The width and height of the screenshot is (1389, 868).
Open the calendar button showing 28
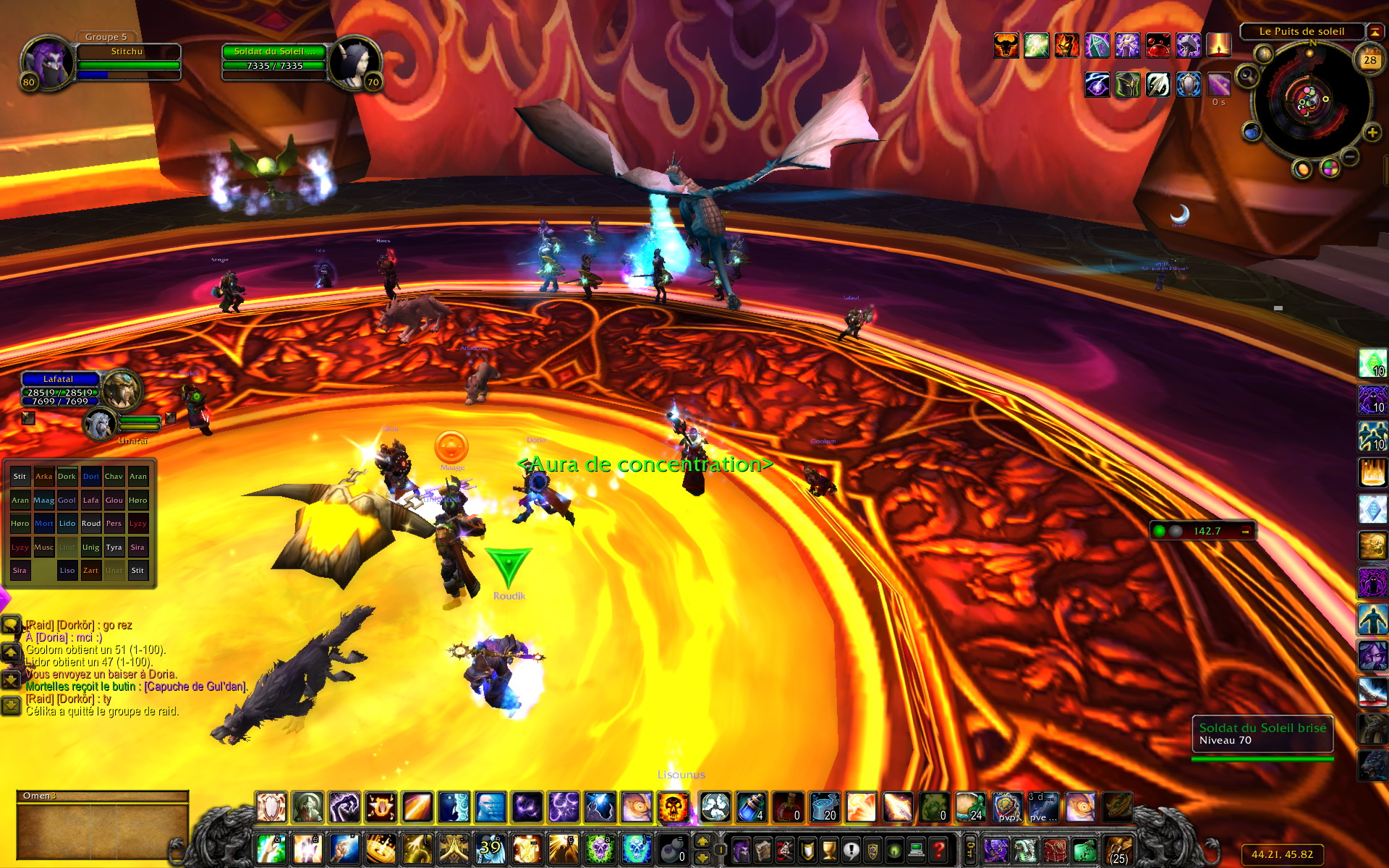coord(1369,59)
